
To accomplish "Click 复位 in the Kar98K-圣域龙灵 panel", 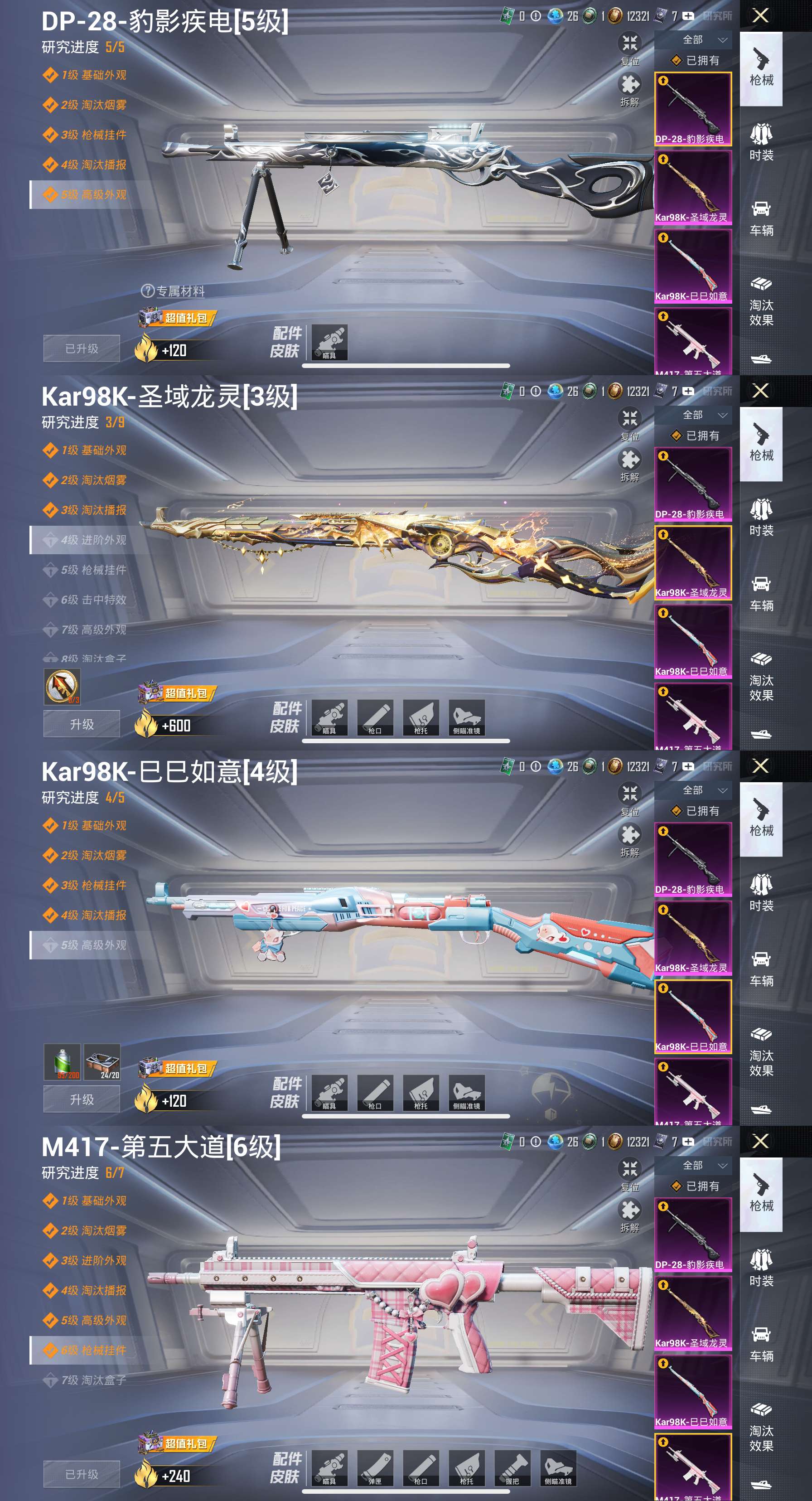I will pos(630,424).
